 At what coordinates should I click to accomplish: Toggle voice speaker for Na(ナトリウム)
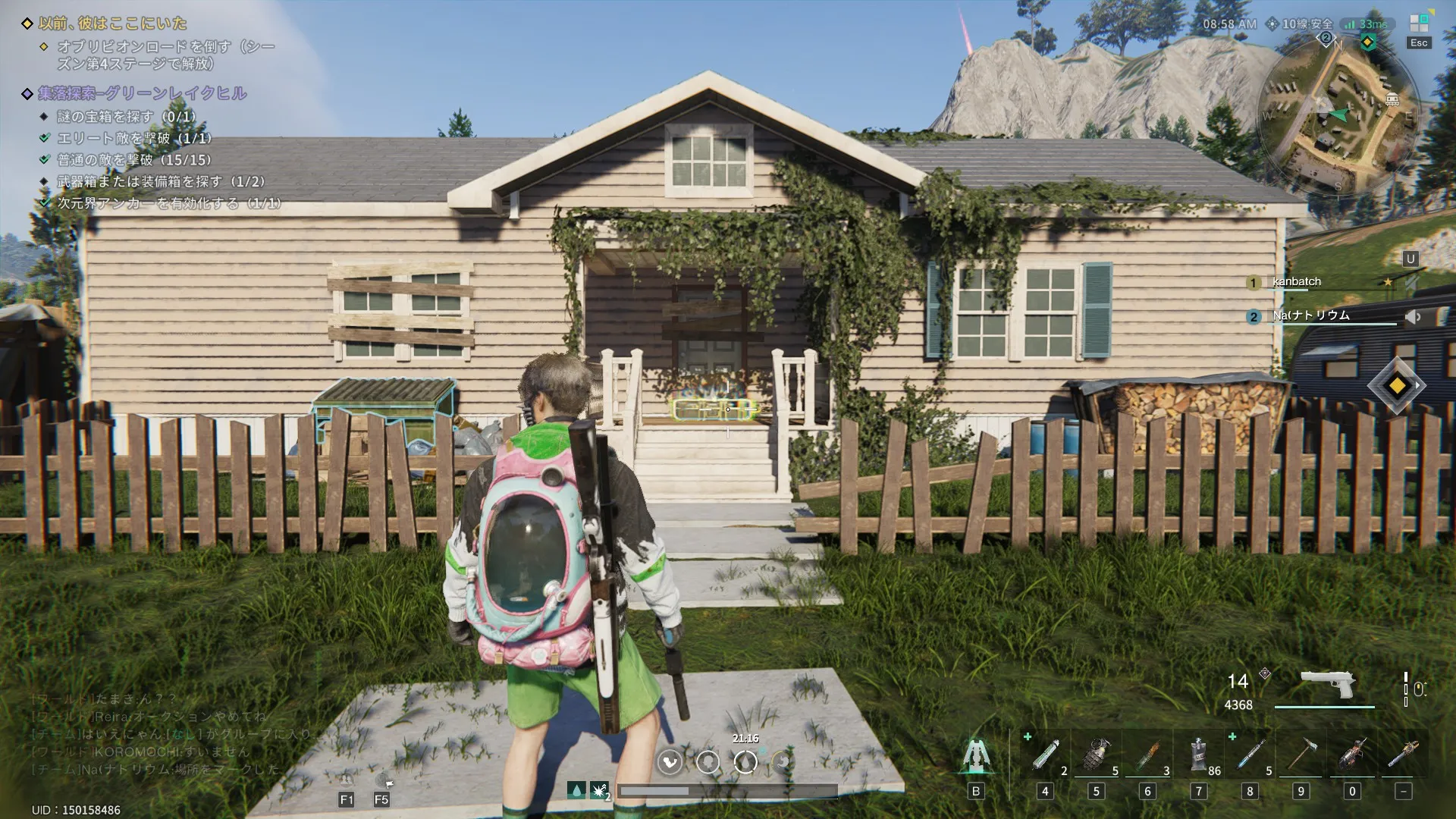pos(1412,317)
